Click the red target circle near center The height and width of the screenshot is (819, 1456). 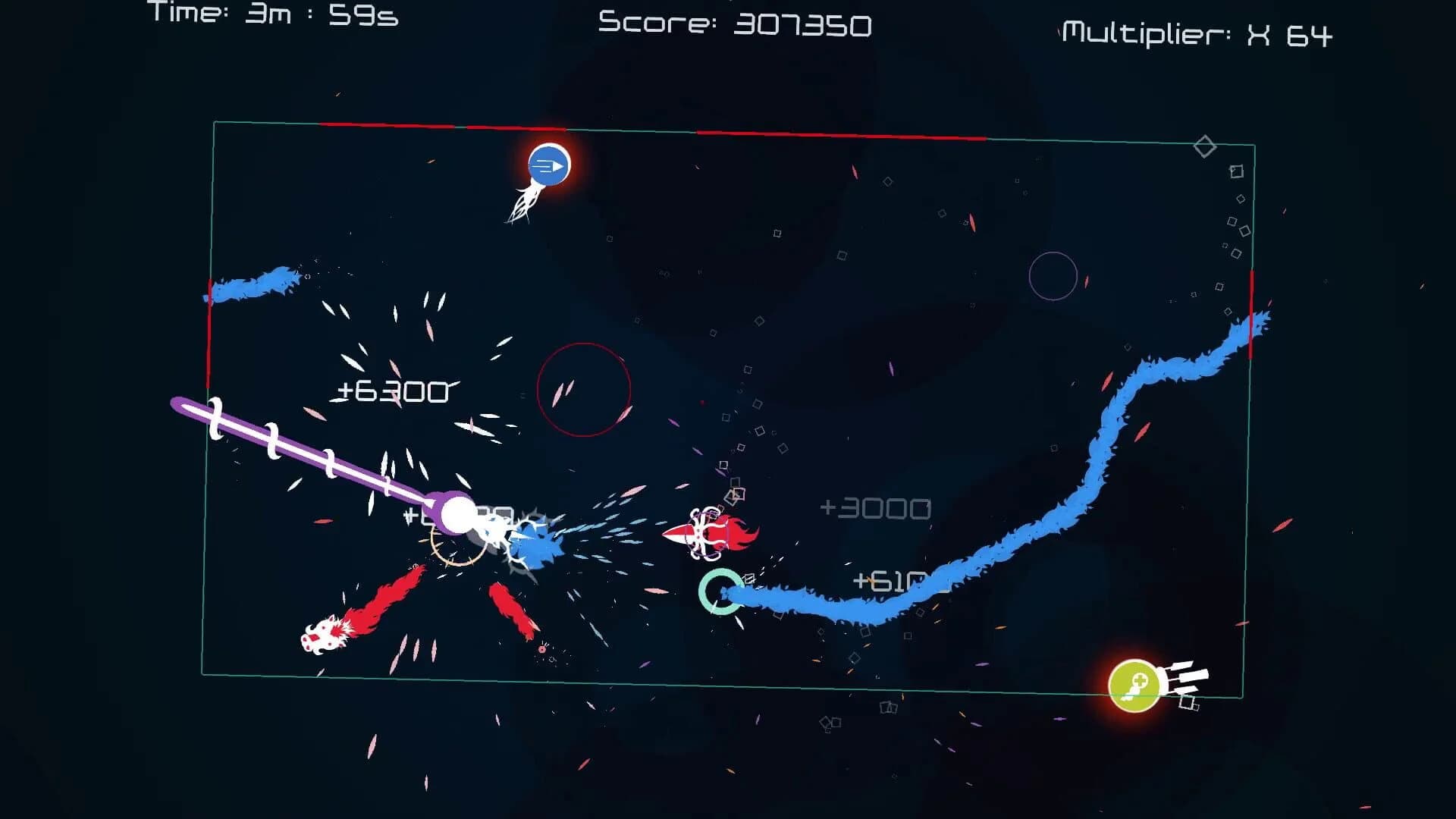[x=585, y=389]
